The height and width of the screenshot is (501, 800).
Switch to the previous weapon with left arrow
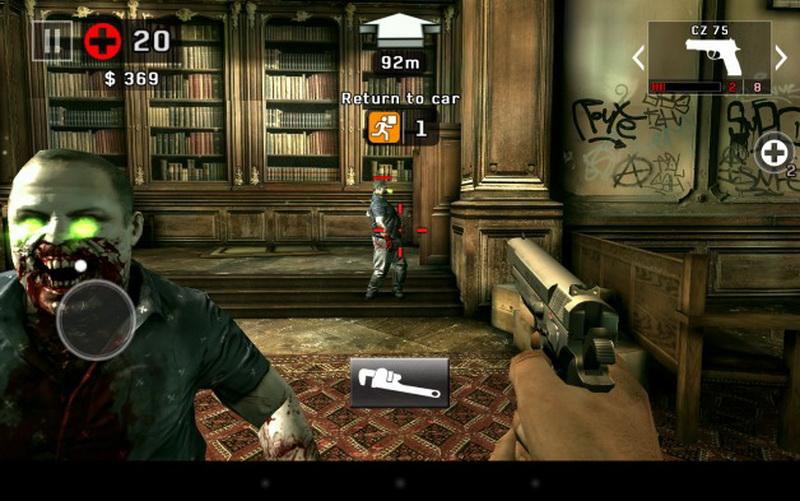(x=638, y=57)
